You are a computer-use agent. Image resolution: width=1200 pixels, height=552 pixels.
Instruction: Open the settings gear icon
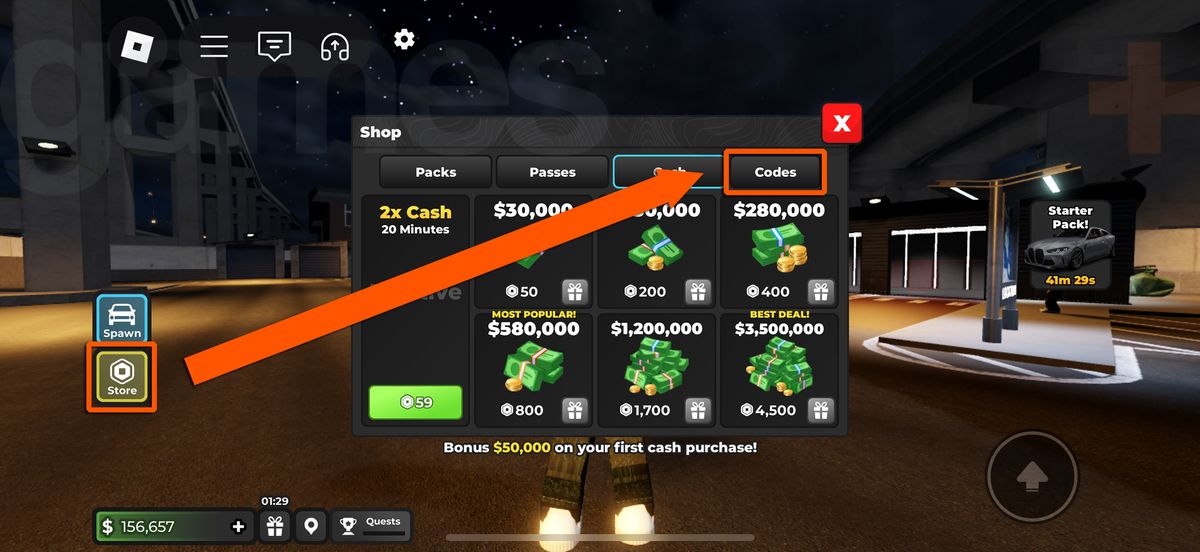pyautogui.click(x=404, y=39)
